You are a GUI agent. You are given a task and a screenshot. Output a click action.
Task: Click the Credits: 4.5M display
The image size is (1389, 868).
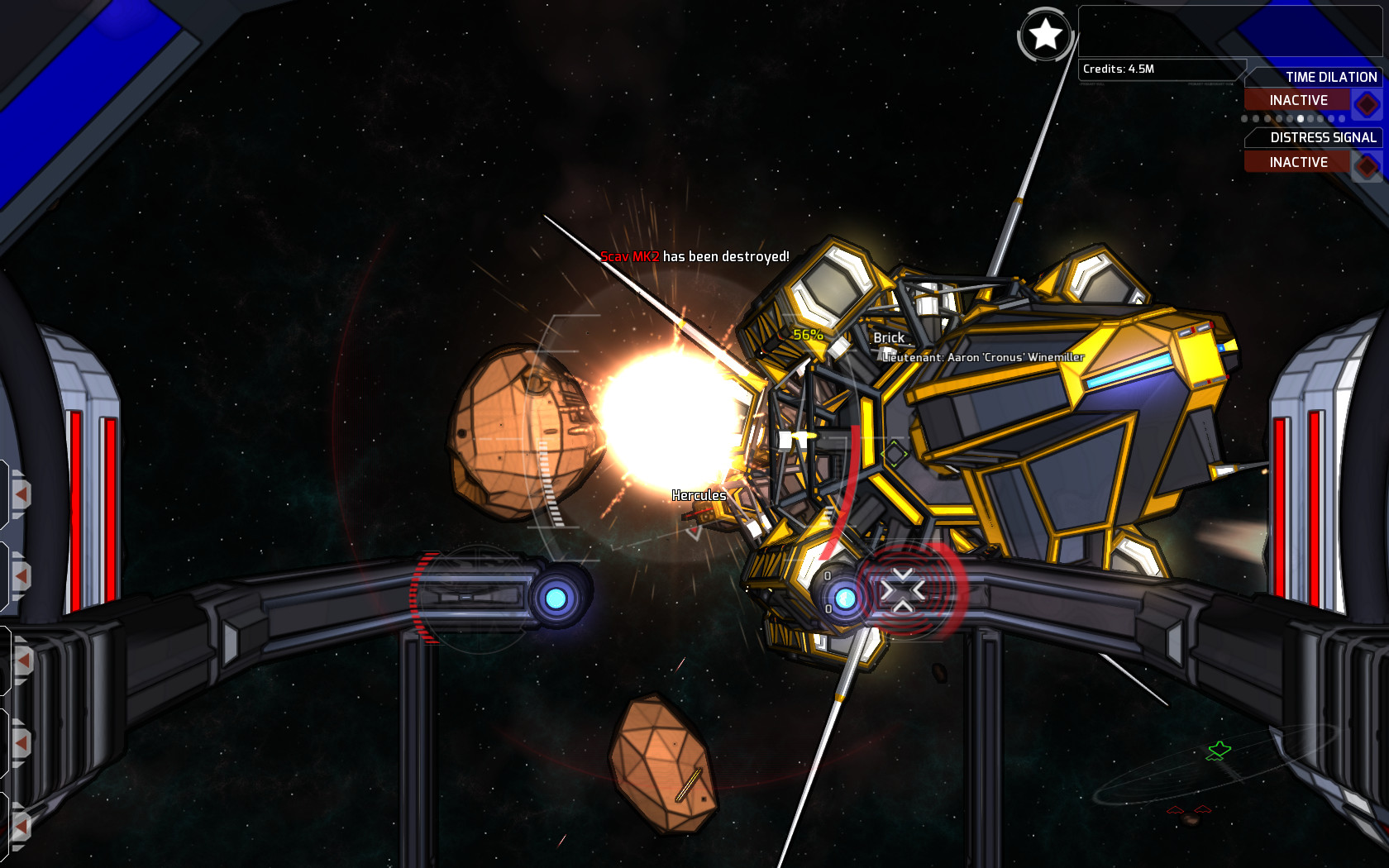pyautogui.click(x=1118, y=70)
